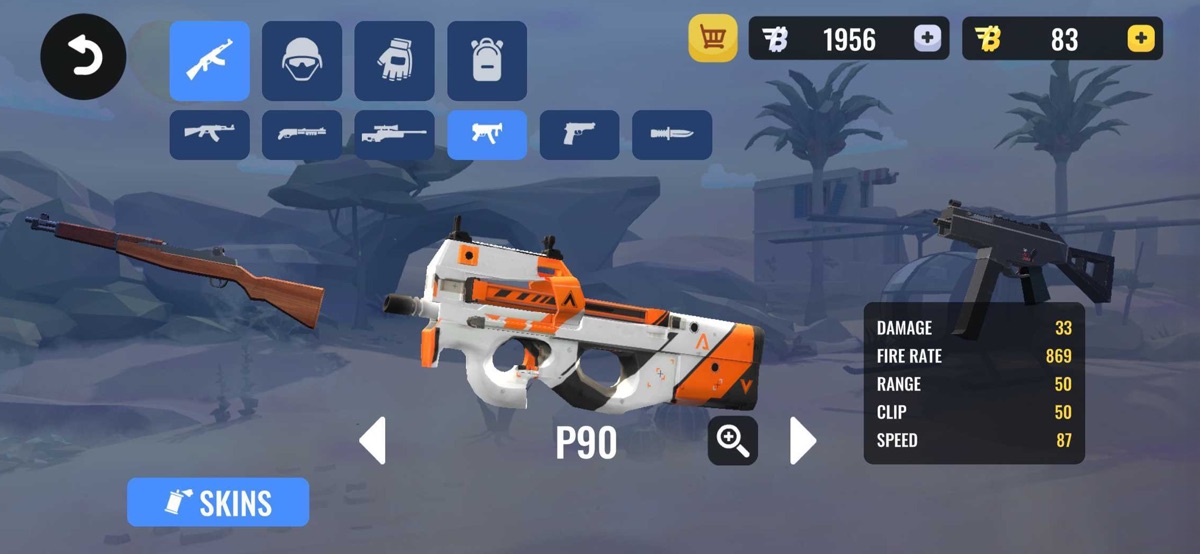
Task: Choose the backpack category tab
Action: point(487,61)
